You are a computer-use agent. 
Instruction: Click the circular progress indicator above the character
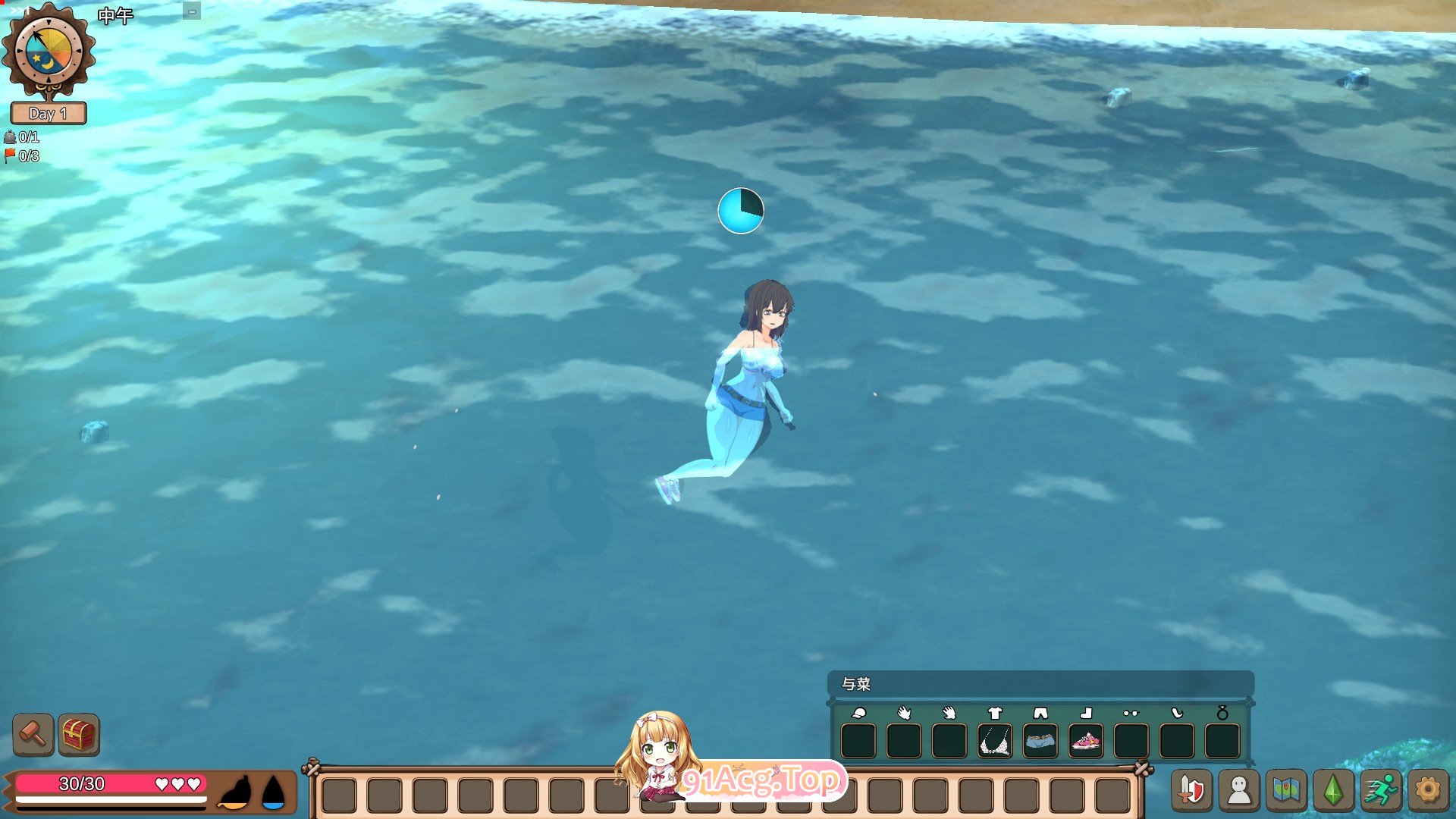tap(739, 210)
